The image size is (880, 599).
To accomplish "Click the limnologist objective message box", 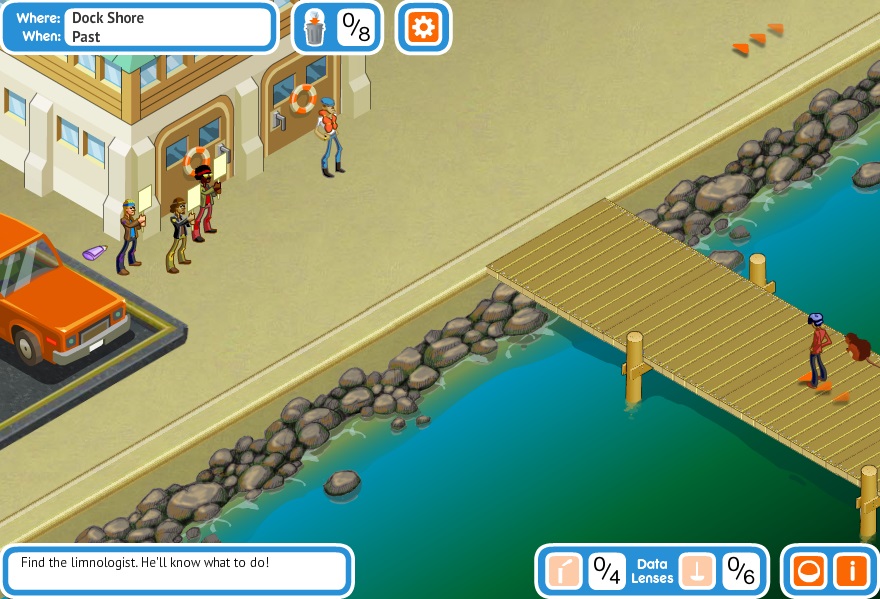I will click(178, 570).
